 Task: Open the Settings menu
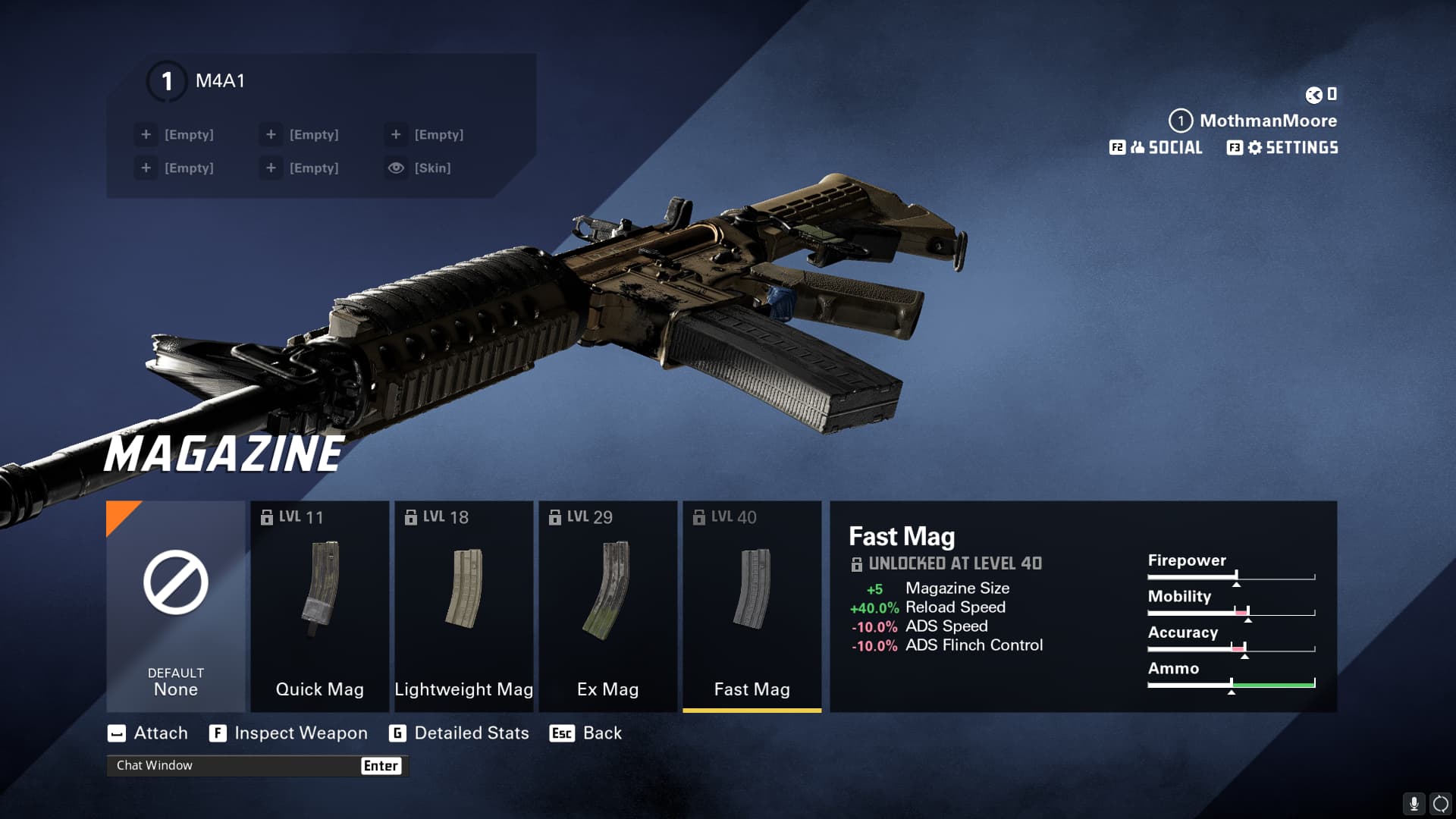pos(1282,148)
